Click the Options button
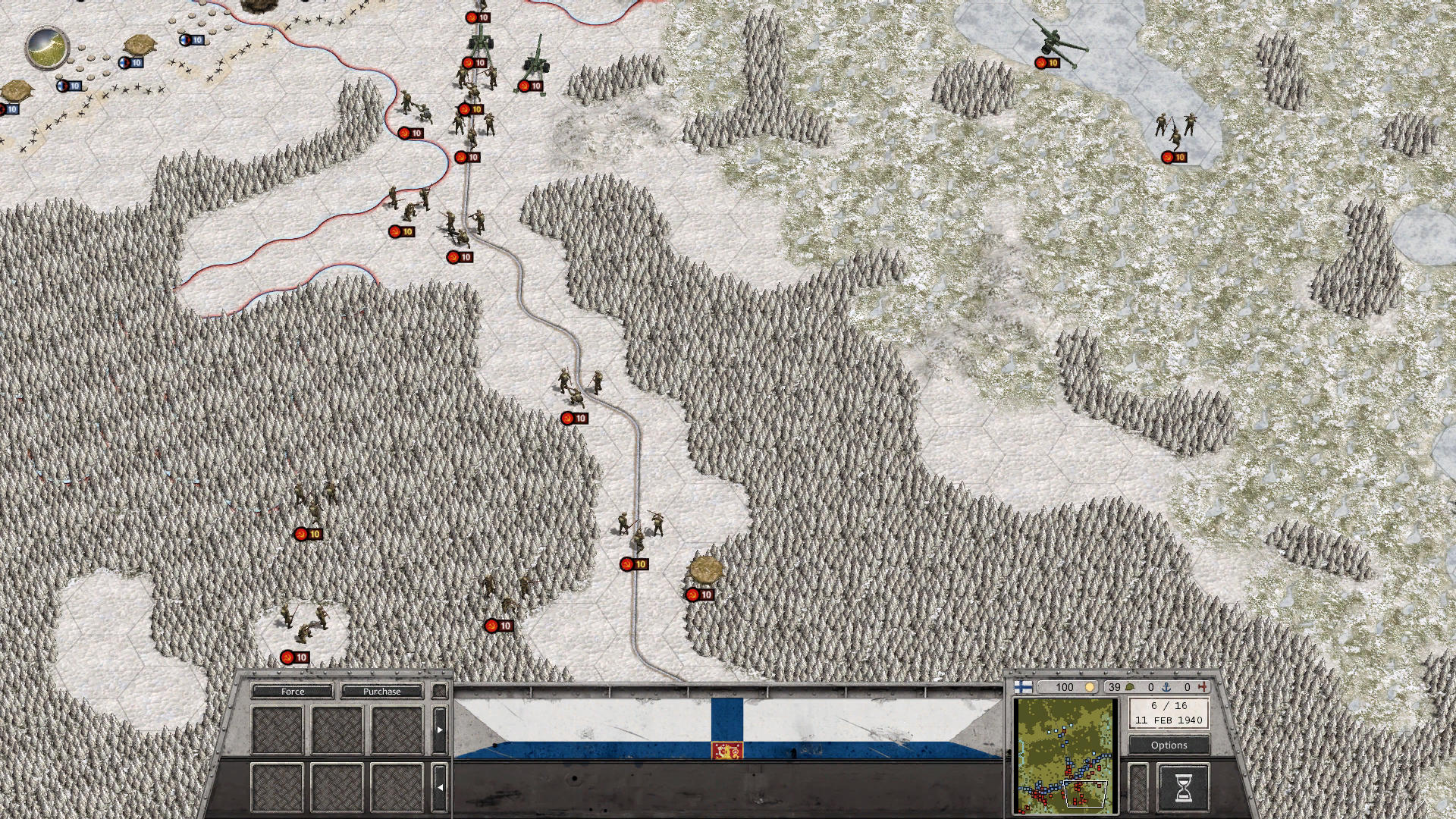Screen dimensions: 1456x819 pyautogui.click(x=1169, y=745)
